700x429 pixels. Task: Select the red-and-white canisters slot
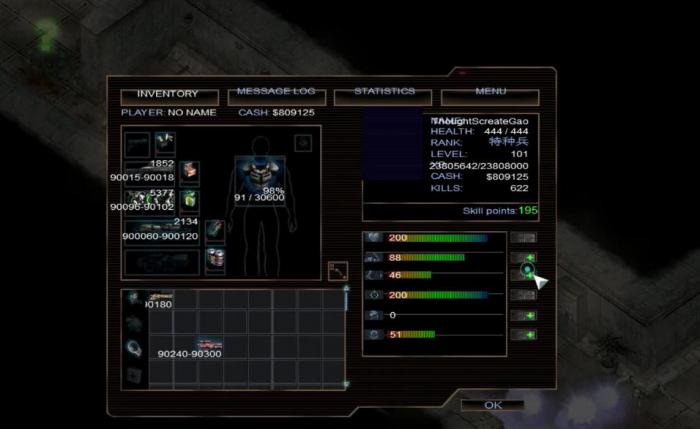click(x=215, y=259)
